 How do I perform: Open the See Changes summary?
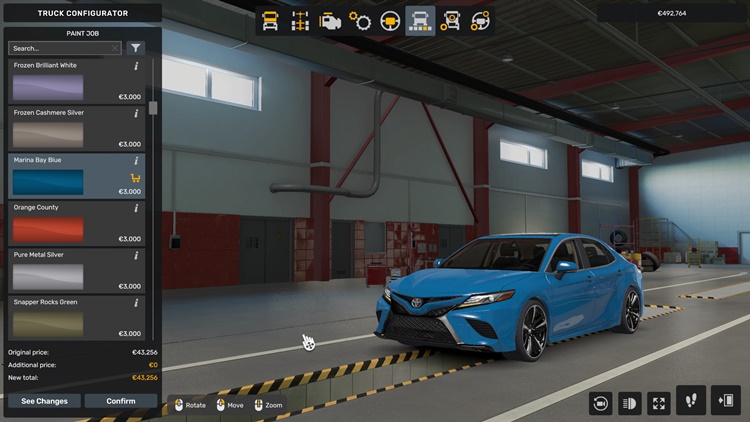[45, 401]
